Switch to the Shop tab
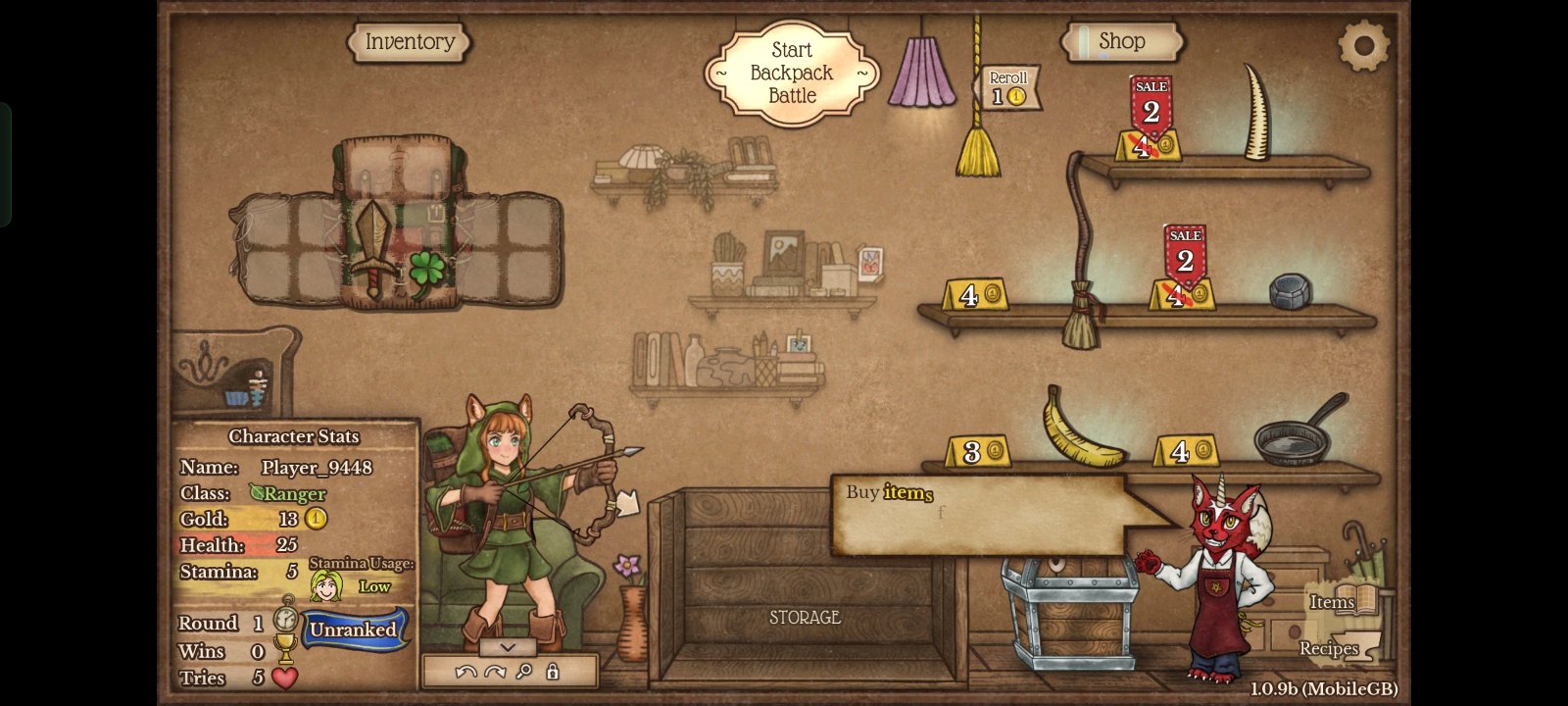The width and height of the screenshot is (1568, 706). [1122, 41]
